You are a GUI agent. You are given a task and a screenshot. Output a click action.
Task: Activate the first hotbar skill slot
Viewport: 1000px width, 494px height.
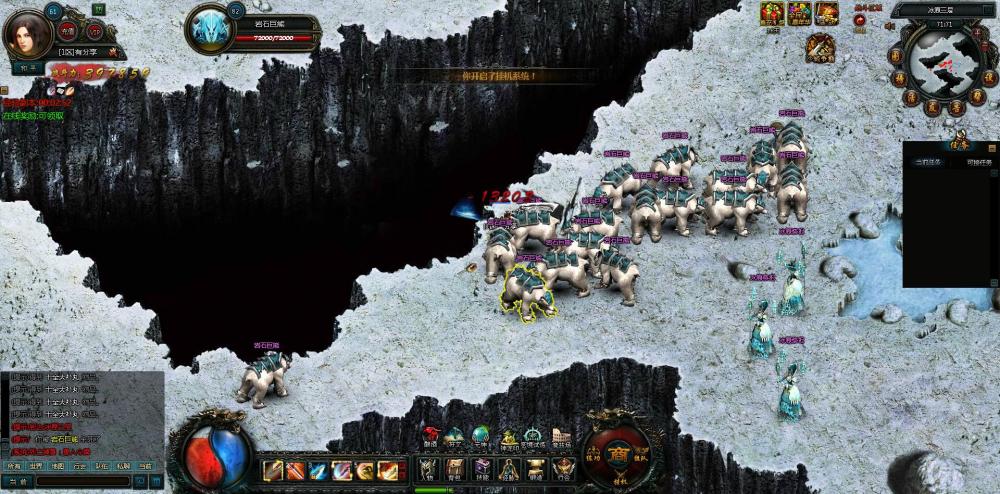(x=272, y=470)
